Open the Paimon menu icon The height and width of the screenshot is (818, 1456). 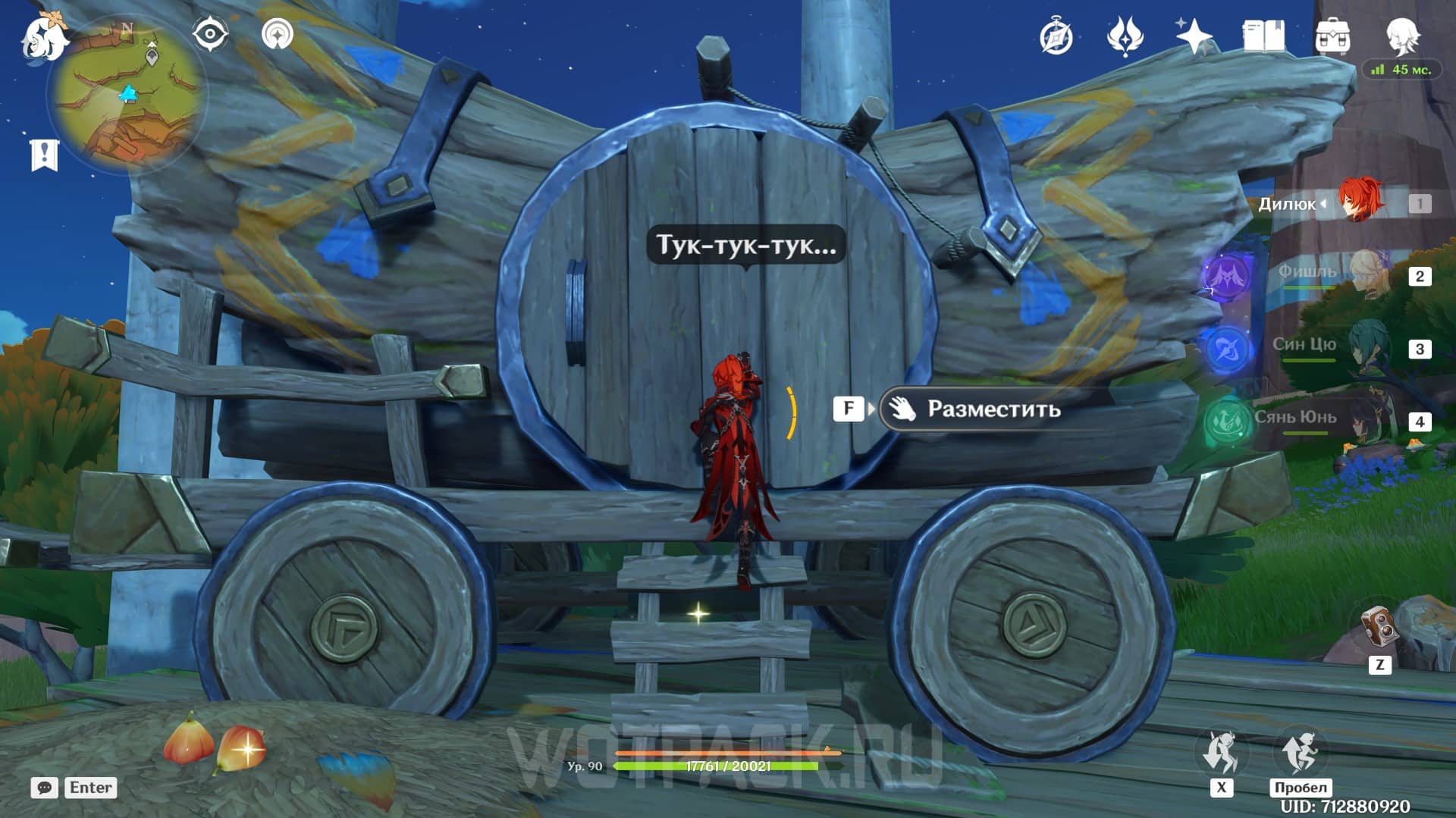point(42,36)
